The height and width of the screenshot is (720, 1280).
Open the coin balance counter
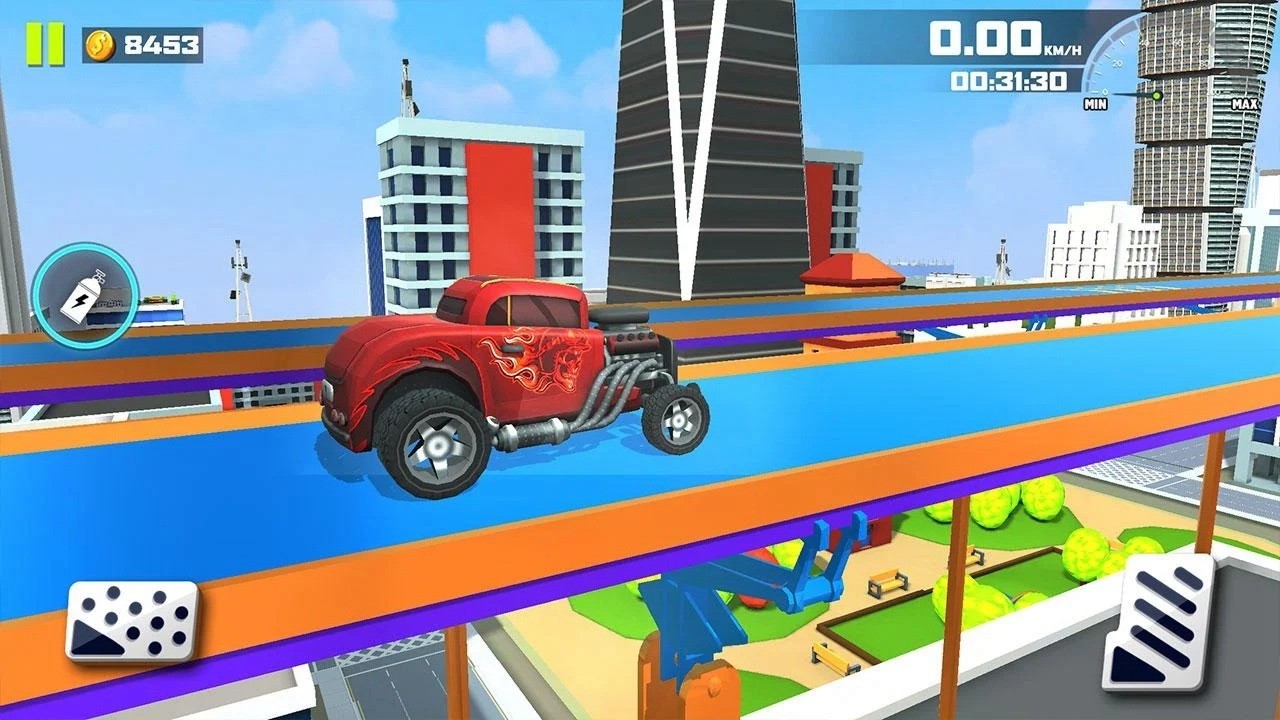142,45
